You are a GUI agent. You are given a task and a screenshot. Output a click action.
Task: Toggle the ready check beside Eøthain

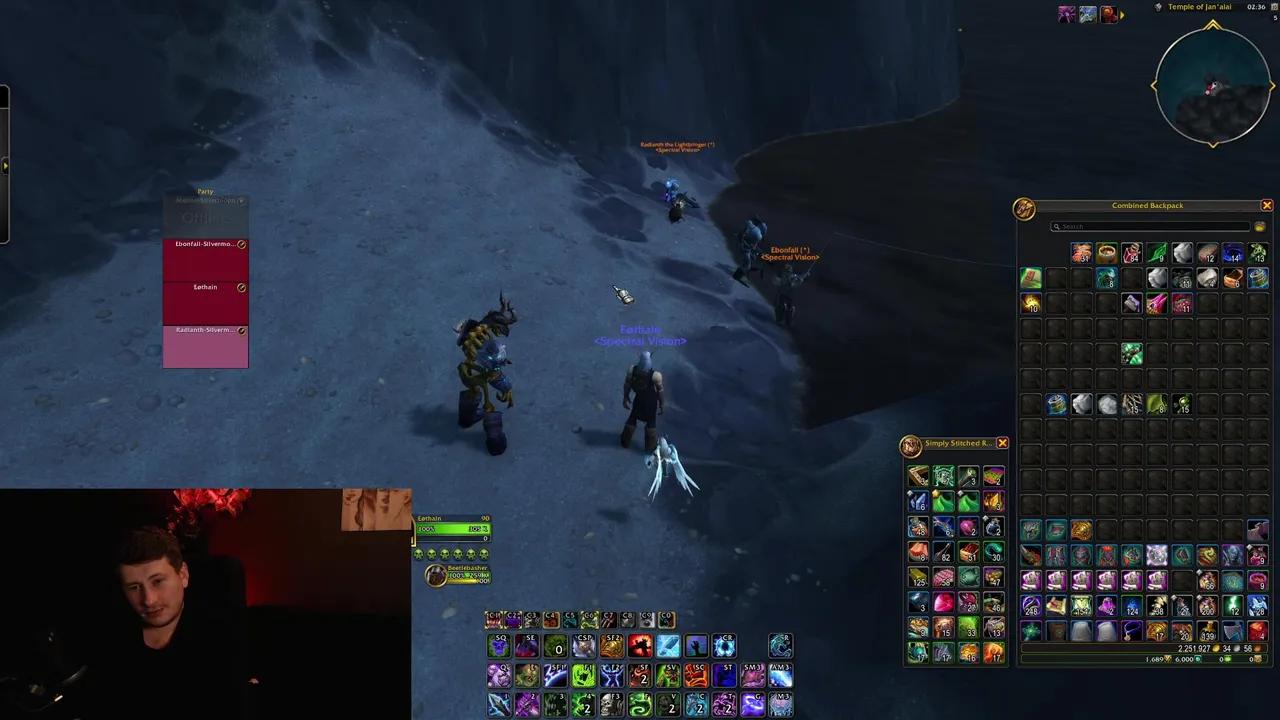(241, 288)
